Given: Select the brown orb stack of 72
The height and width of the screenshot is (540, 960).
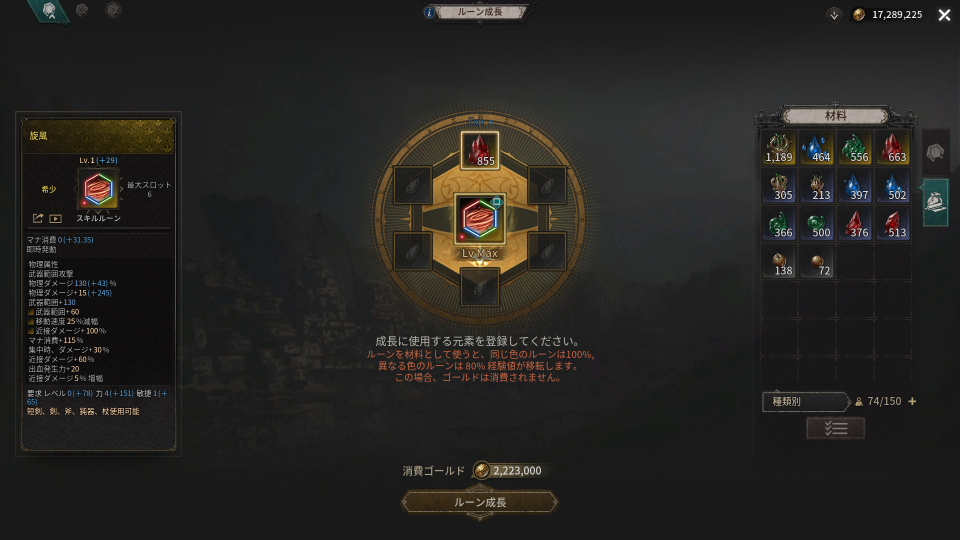Looking at the screenshot, I should [817, 262].
